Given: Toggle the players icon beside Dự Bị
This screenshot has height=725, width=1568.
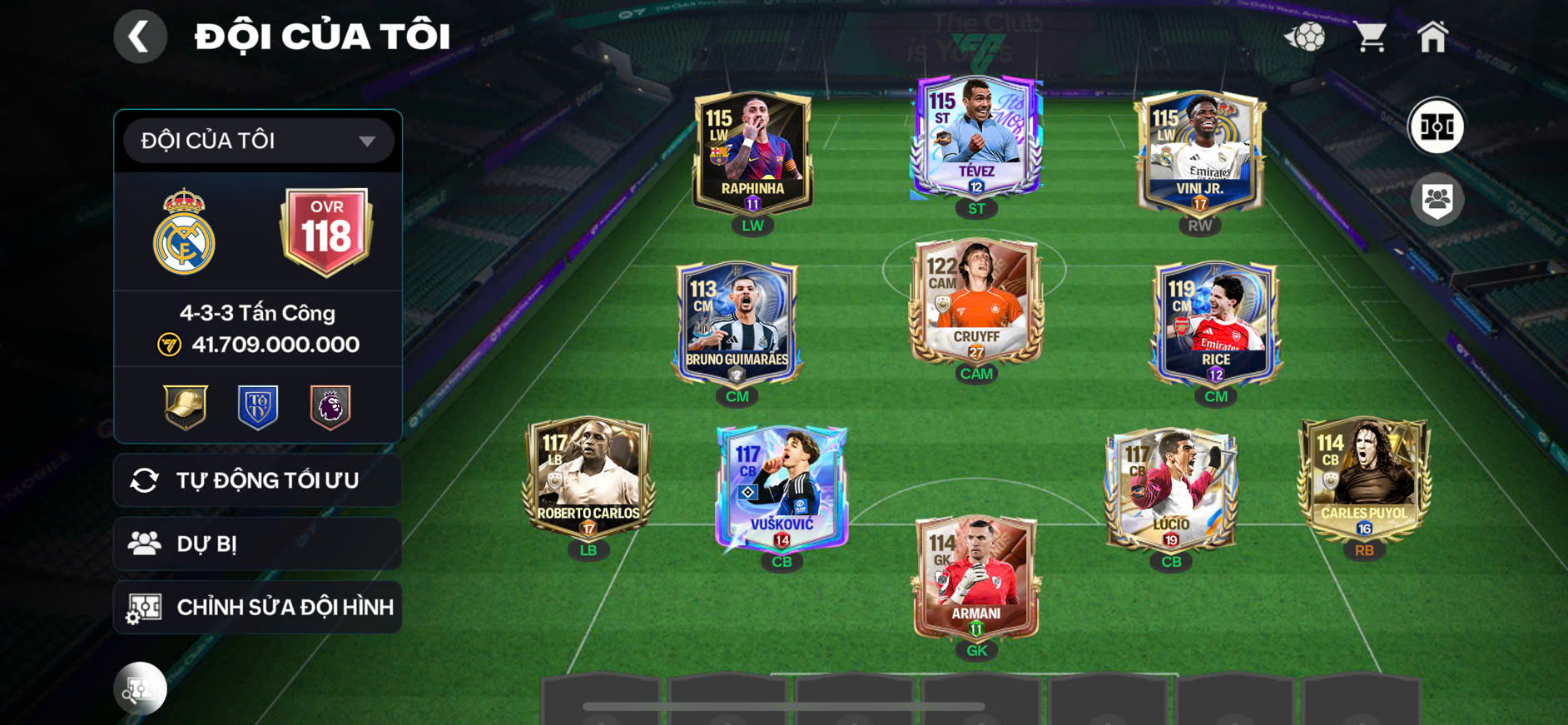Looking at the screenshot, I should 147,543.
